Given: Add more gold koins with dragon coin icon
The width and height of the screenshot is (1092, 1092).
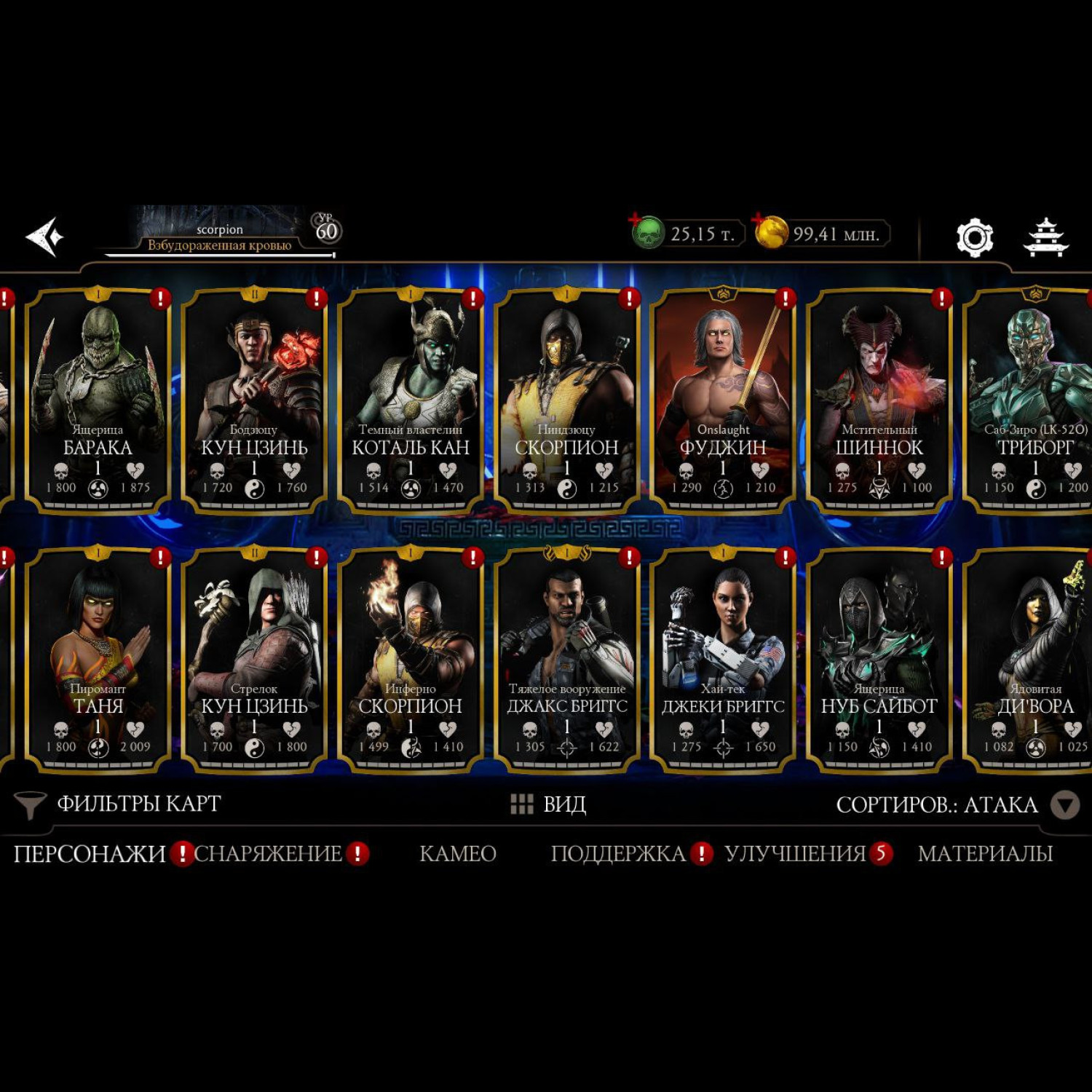Looking at the screenshot, I should pos(770,233).
